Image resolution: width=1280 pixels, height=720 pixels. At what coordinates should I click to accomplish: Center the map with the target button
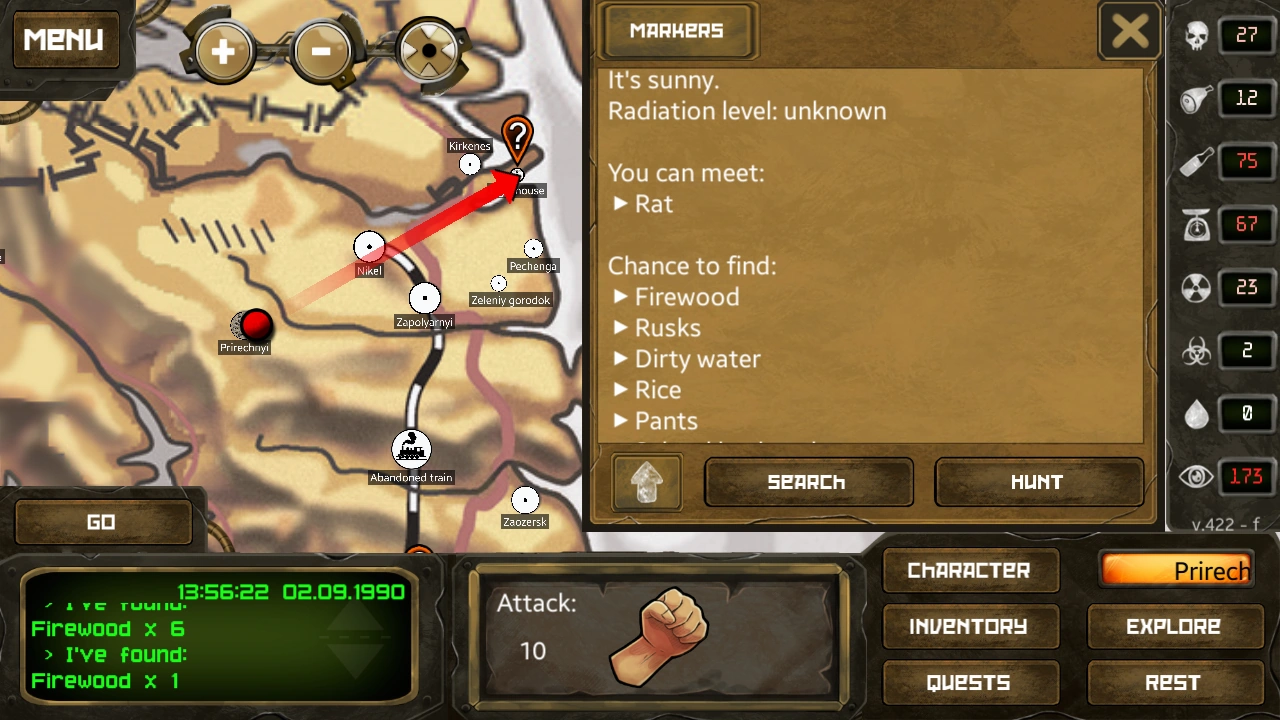pos(428,50)
